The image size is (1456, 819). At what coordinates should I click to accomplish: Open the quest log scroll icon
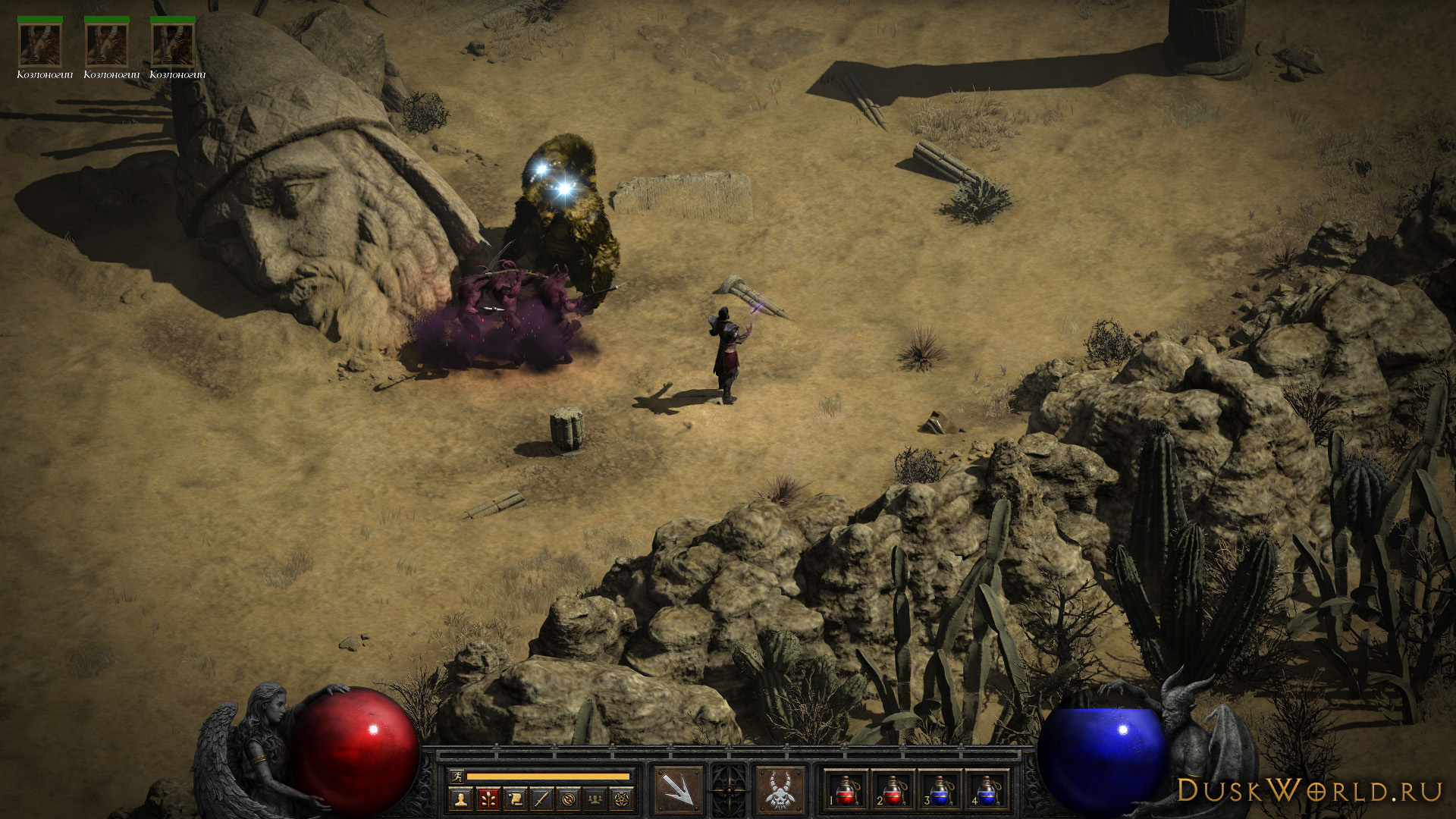[x=514, y=798]
